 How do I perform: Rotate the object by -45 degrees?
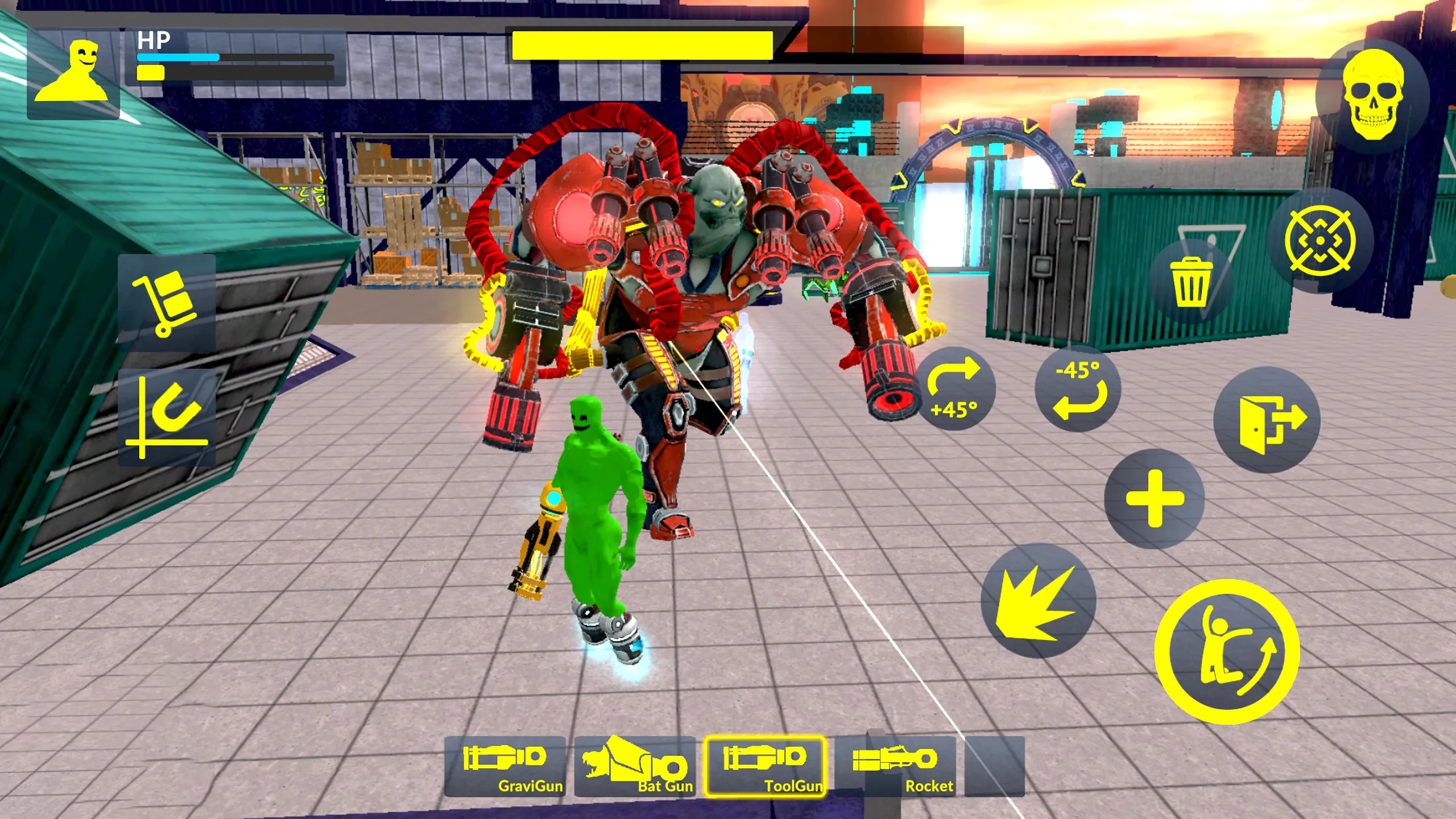tap(1079, 390)
